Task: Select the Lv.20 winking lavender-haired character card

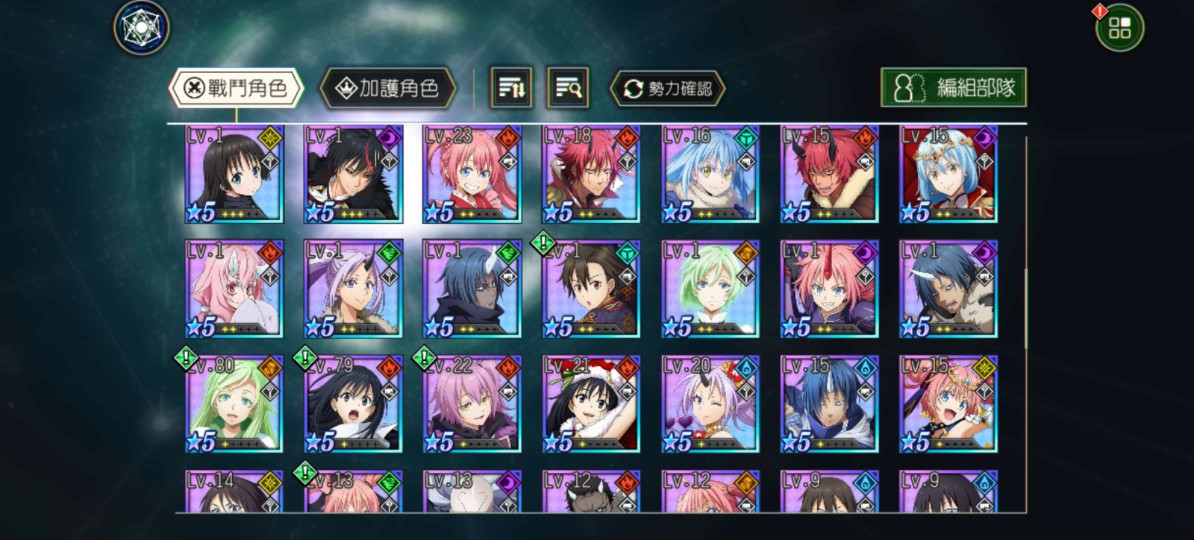Action: (x=711, y=404)
